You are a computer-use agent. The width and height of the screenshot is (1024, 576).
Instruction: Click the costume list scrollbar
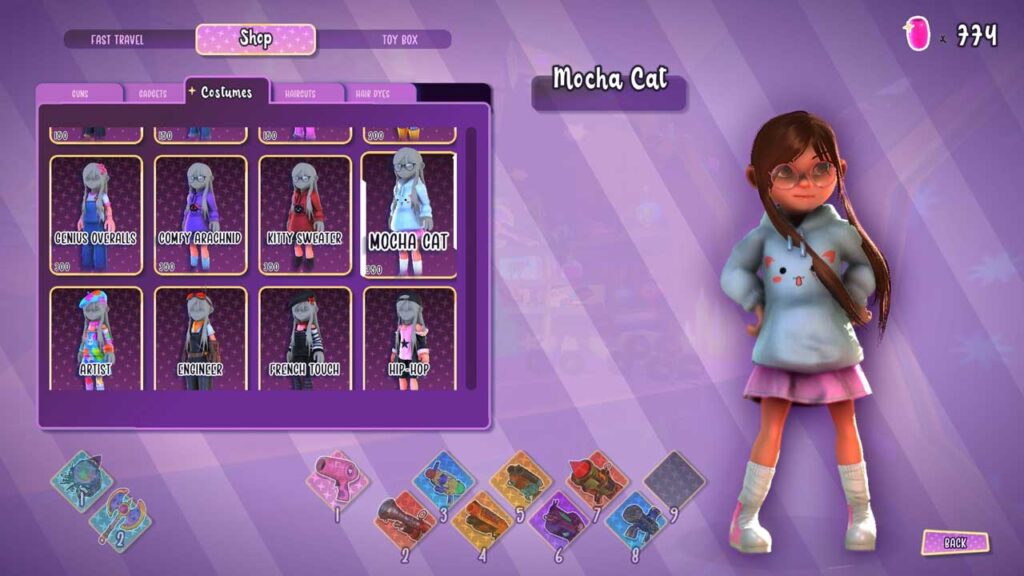point(472,260)
